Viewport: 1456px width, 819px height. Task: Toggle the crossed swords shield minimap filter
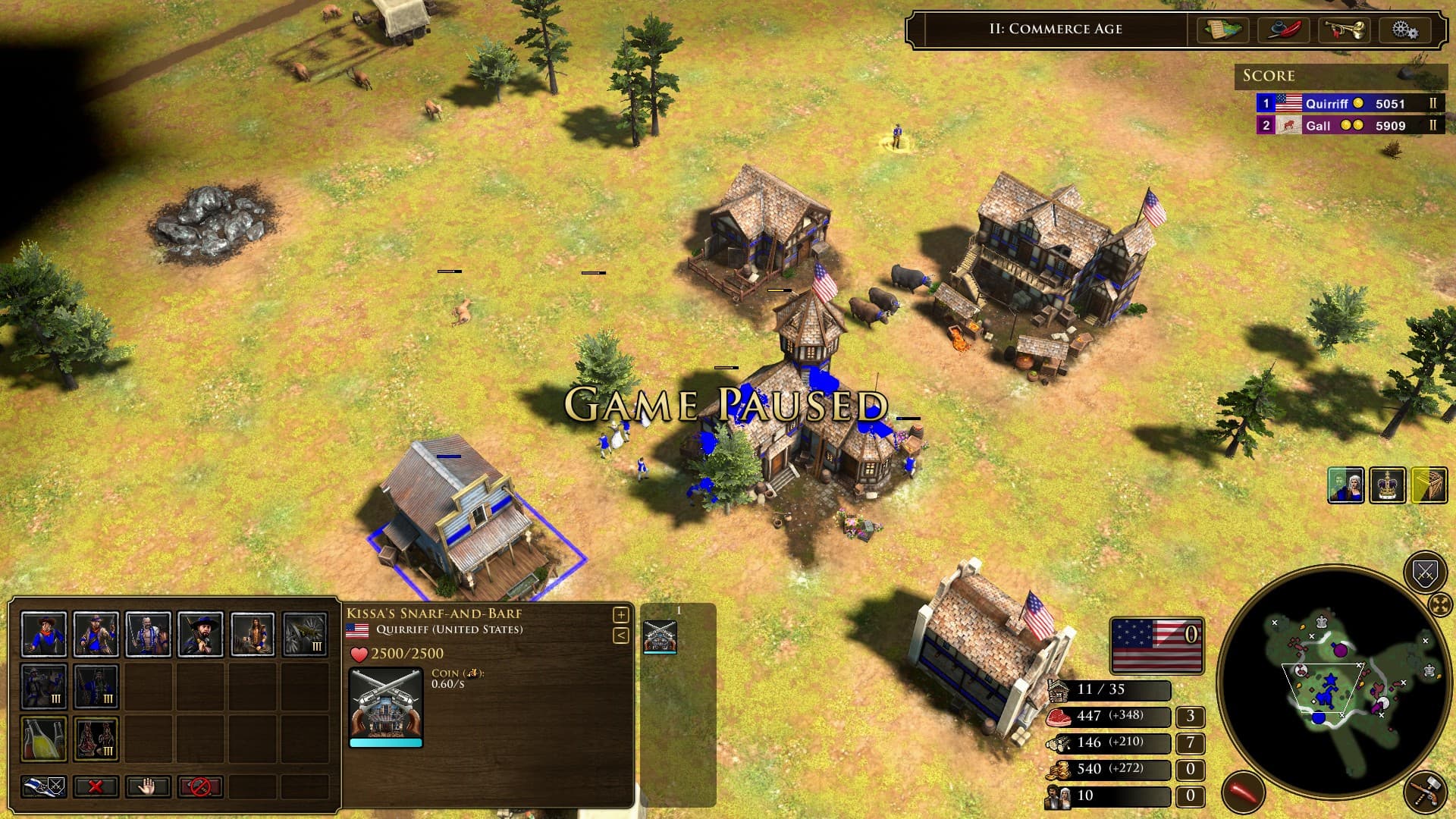pos(1425,573)
